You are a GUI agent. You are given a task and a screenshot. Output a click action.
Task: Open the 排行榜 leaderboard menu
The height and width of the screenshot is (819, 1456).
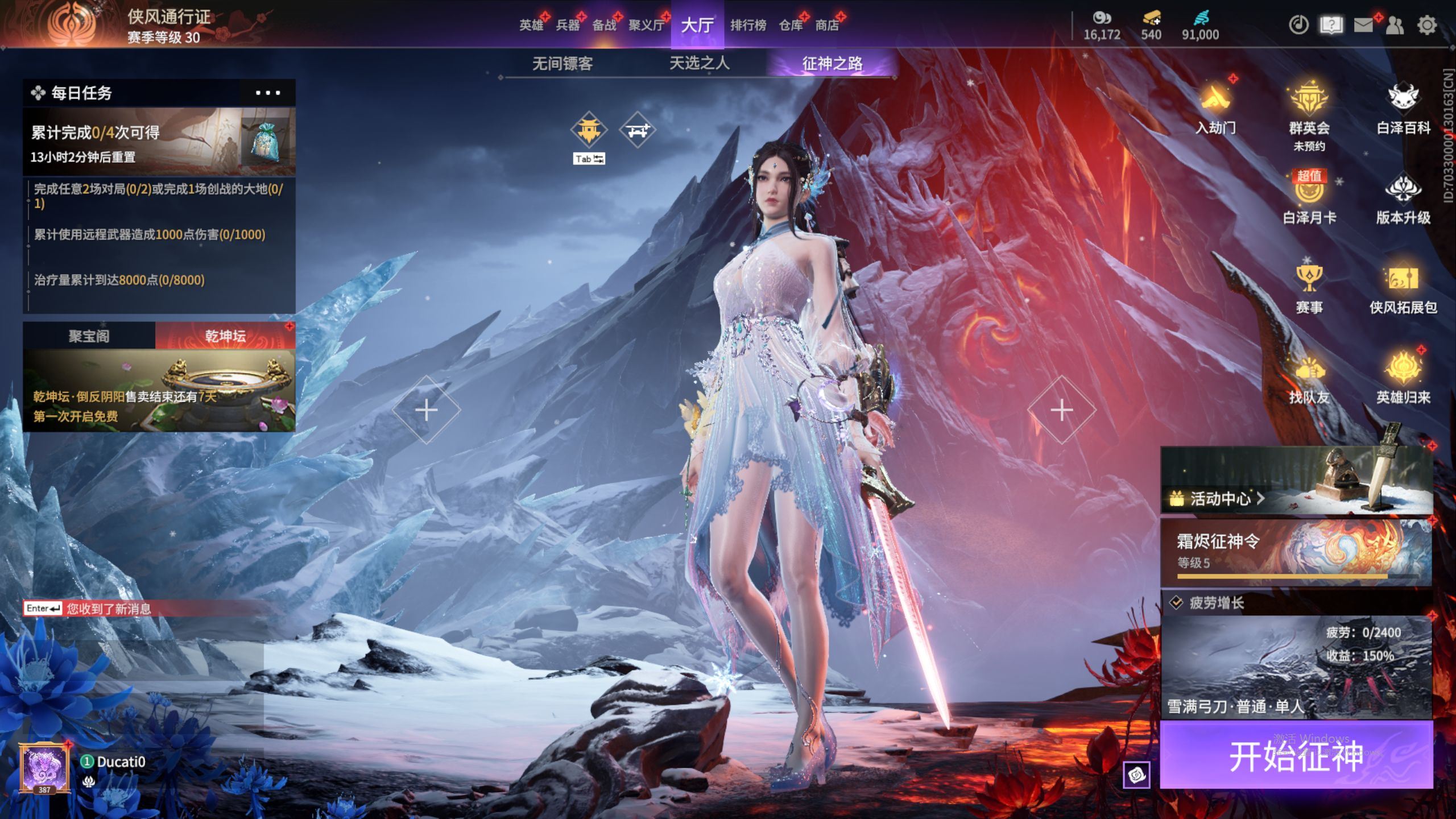pyautogui.click(x=748, y=25)
